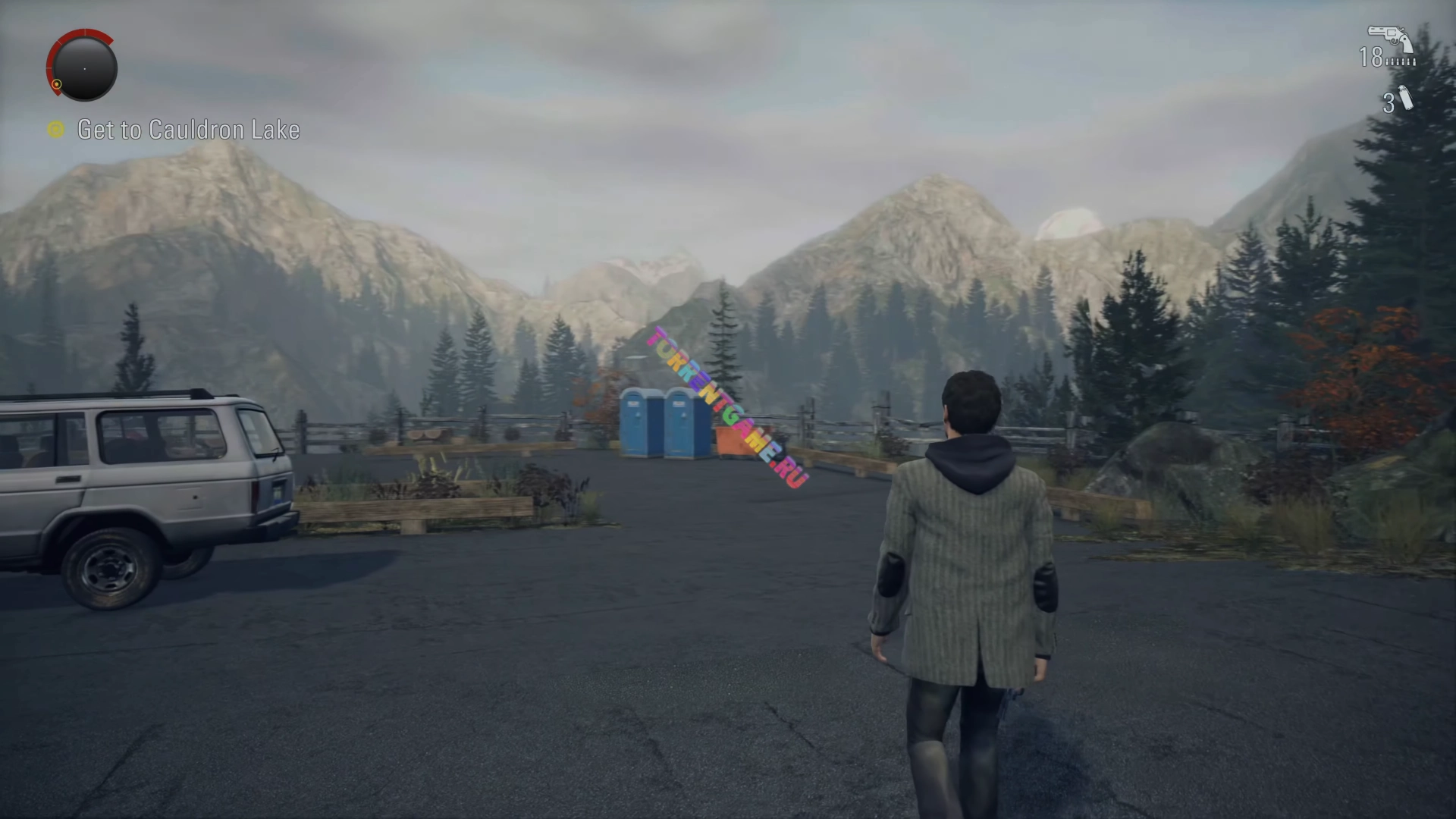Select the flashlight battery icon
The height and width of the screenshot is (819, 1456).
(x=1404, y=99)
